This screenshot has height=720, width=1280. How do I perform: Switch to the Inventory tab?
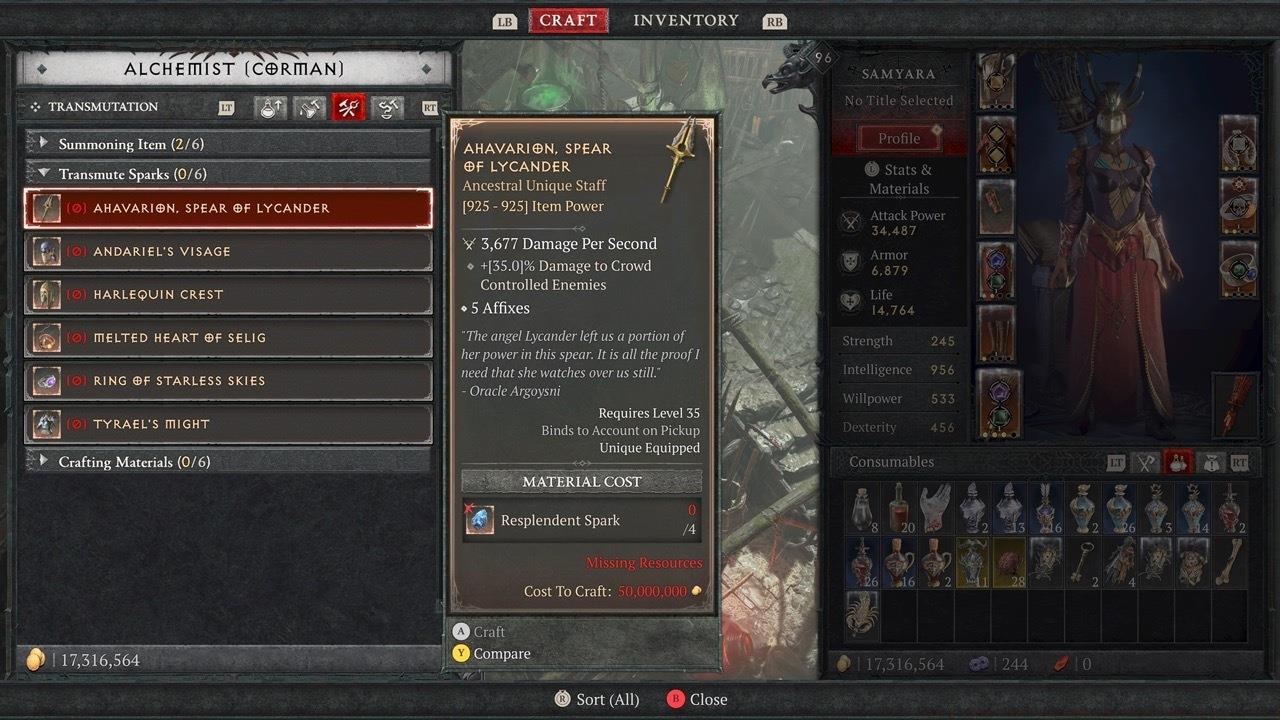tap(685, 20)
